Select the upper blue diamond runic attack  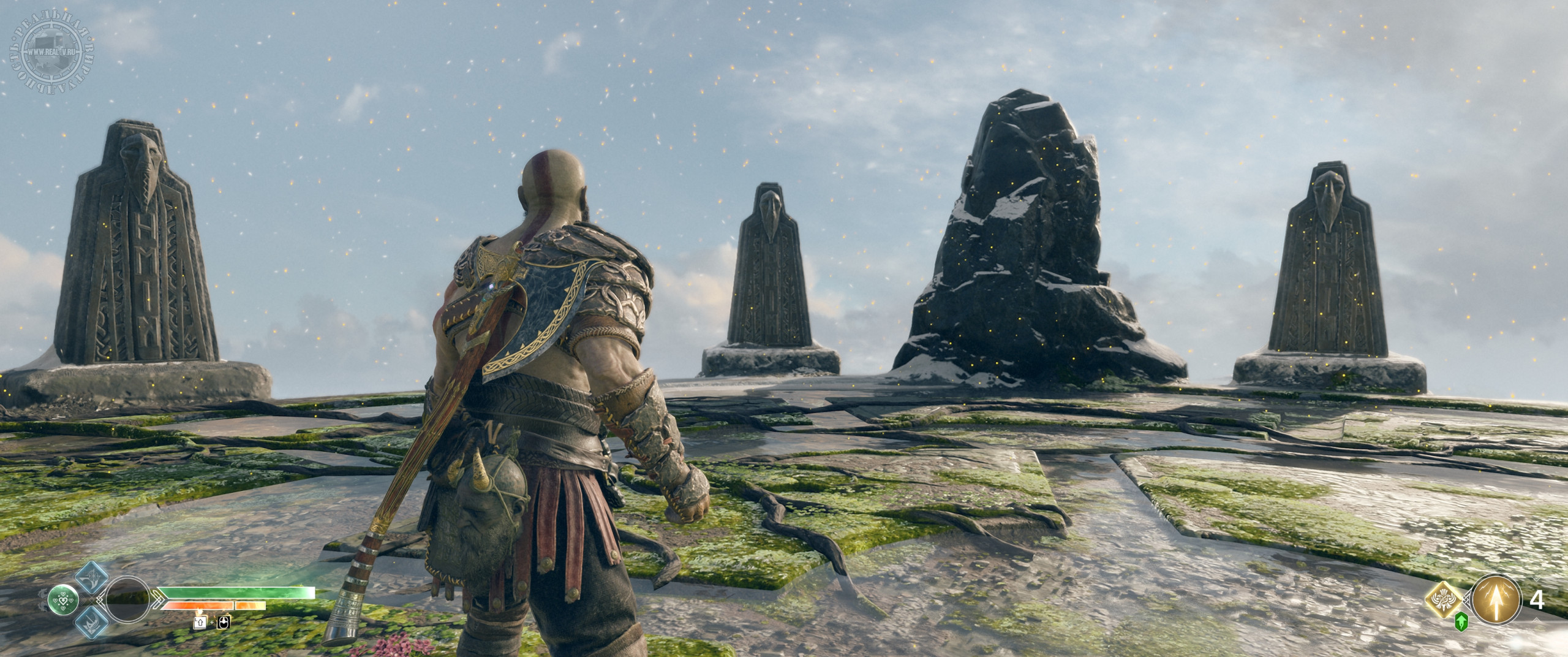pos(92,577)
